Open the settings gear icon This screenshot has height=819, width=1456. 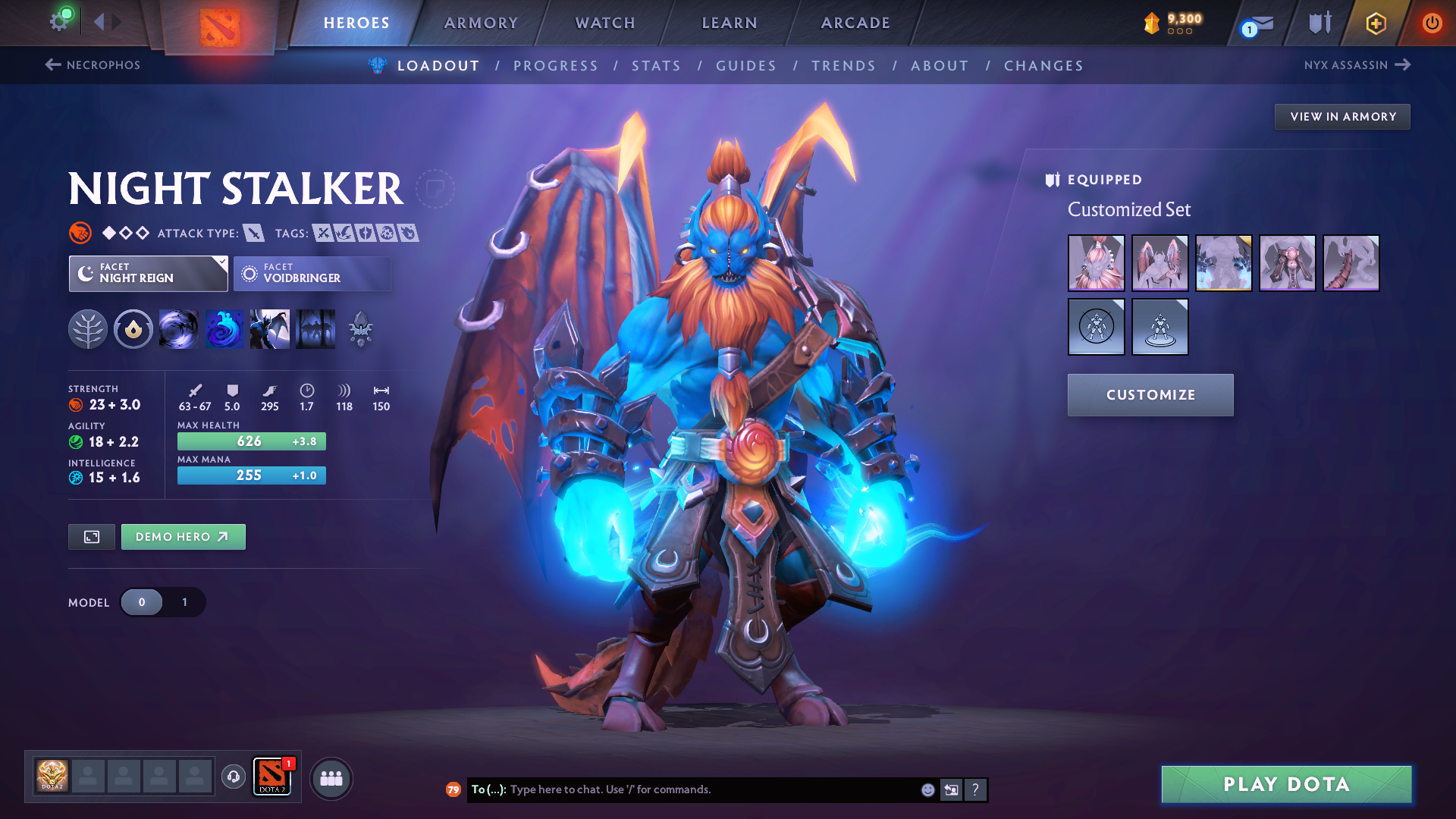tap(59, 21)
